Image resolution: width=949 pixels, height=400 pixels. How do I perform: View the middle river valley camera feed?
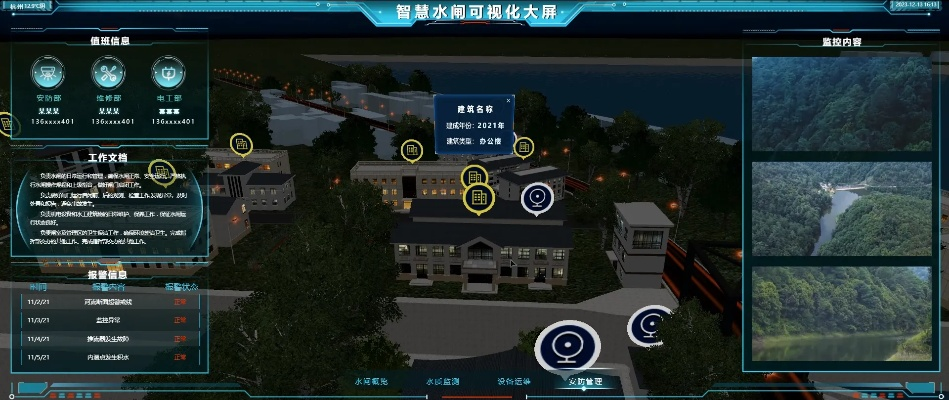click(x=840, y=209)
